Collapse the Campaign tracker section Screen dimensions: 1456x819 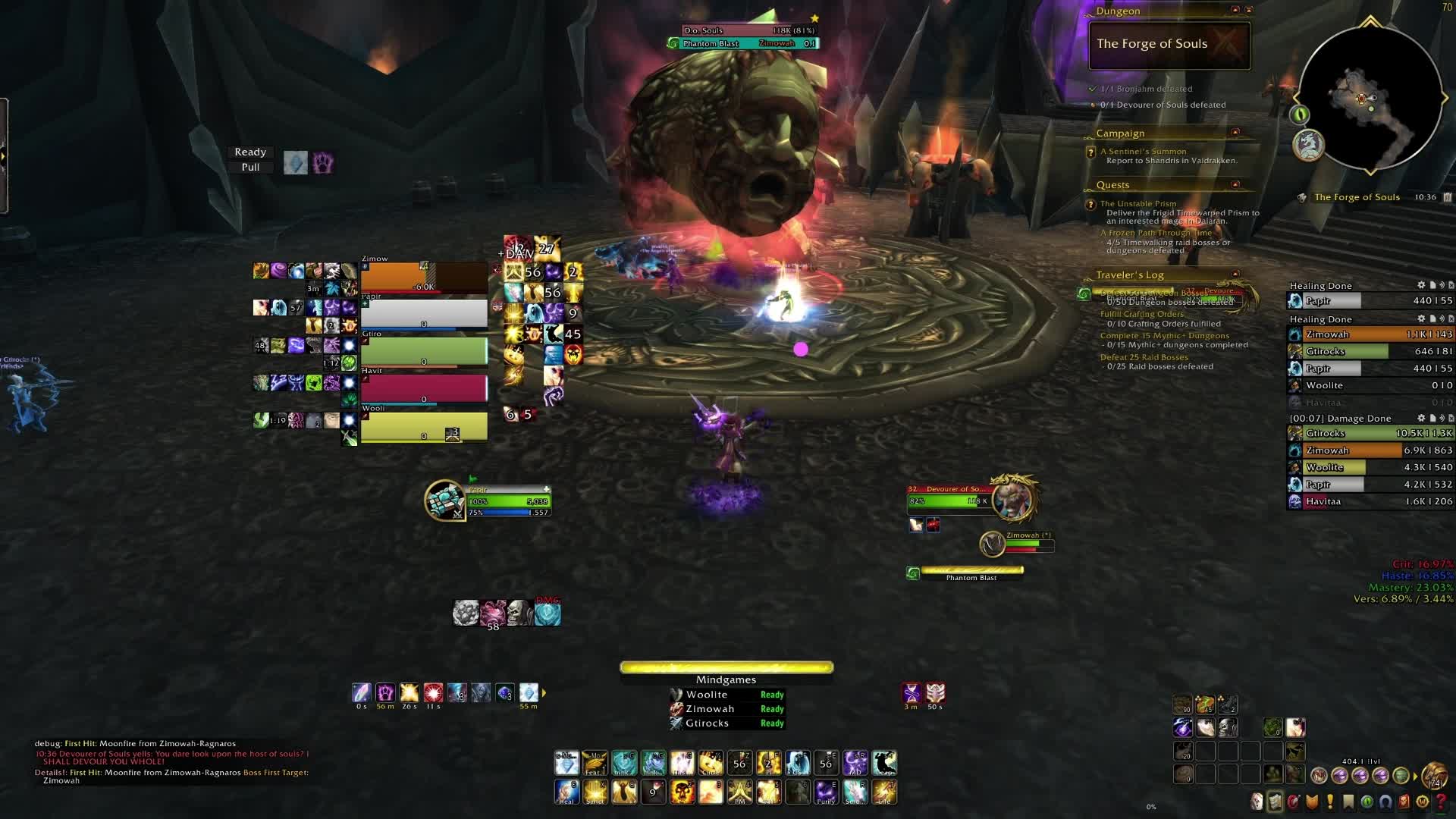click(1235, 133)
